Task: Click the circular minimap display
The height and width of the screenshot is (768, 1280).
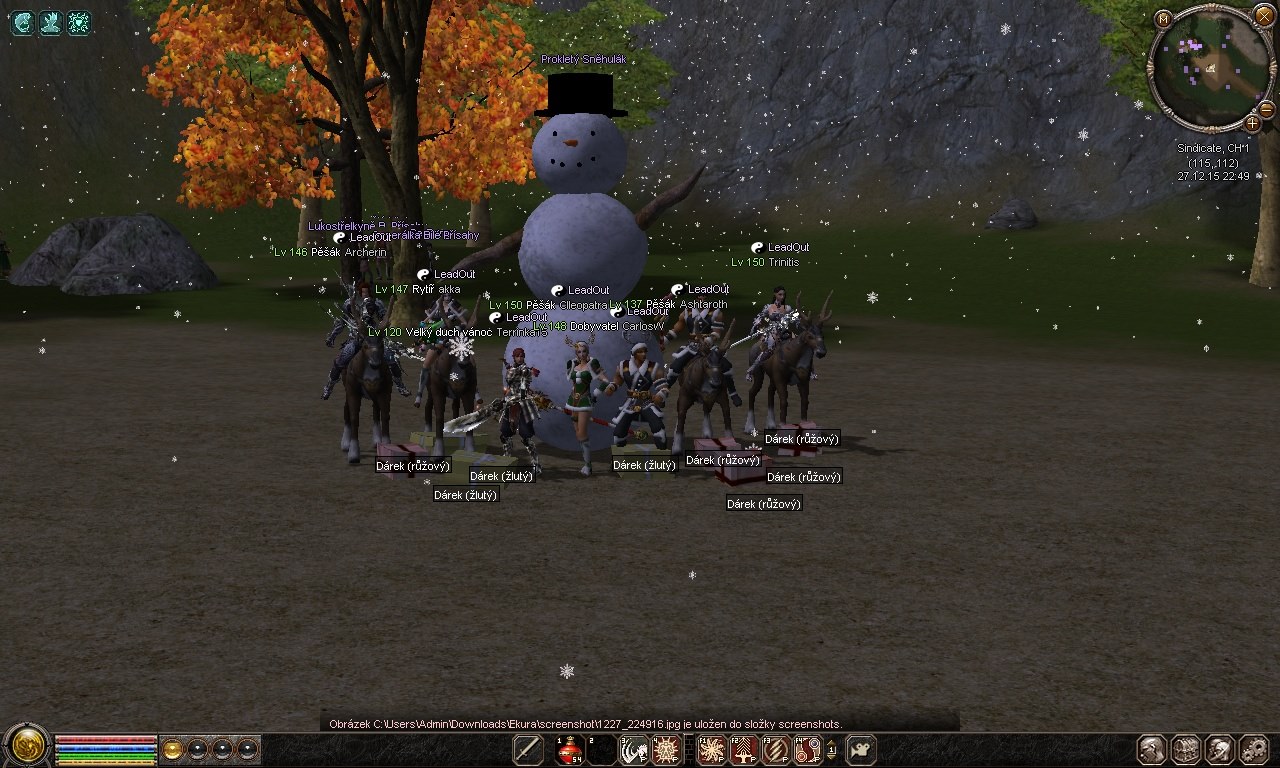Action: (1211, 67)
